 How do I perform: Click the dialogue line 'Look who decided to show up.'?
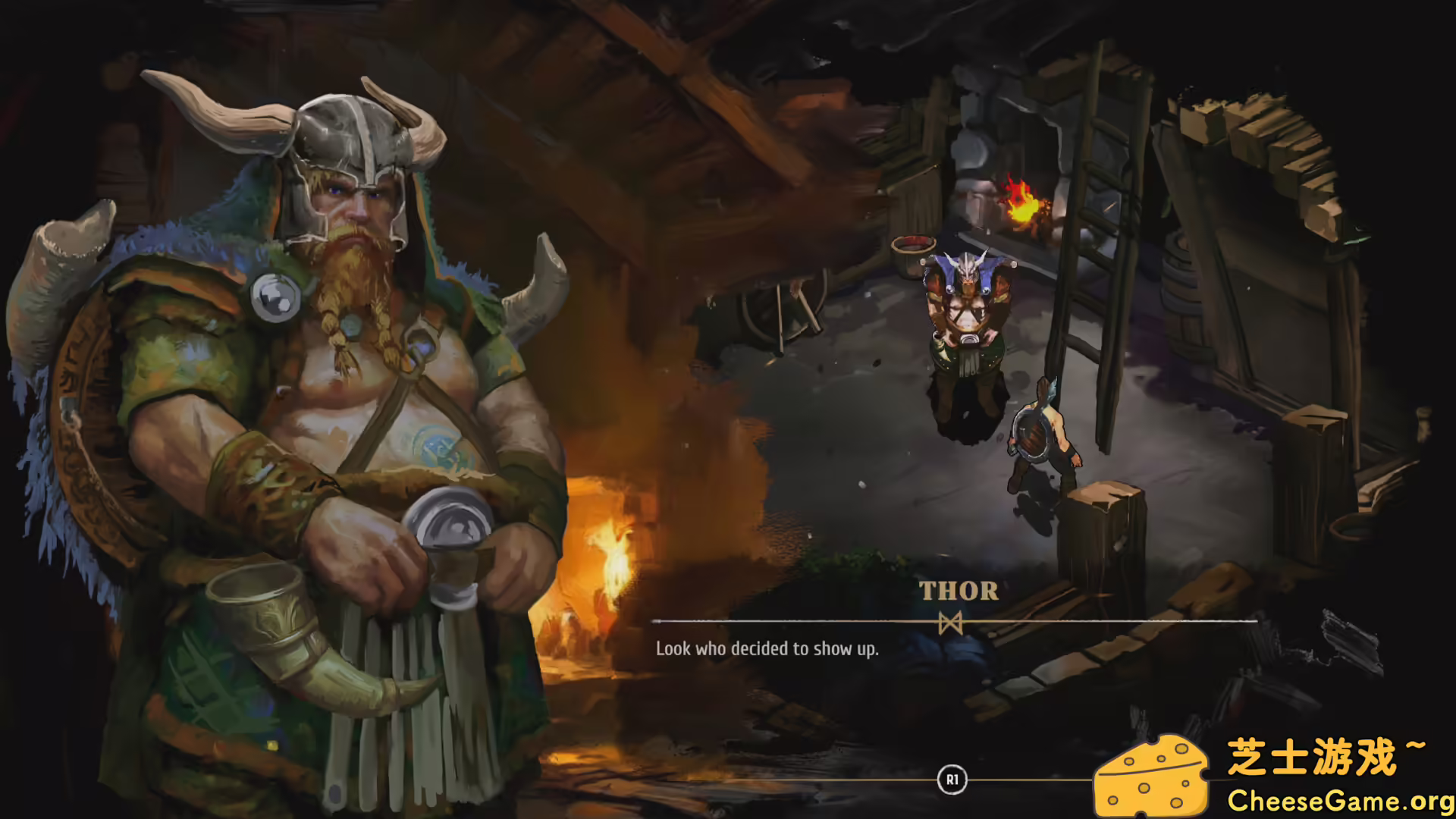pyautogui.click(x=766, y=649)
